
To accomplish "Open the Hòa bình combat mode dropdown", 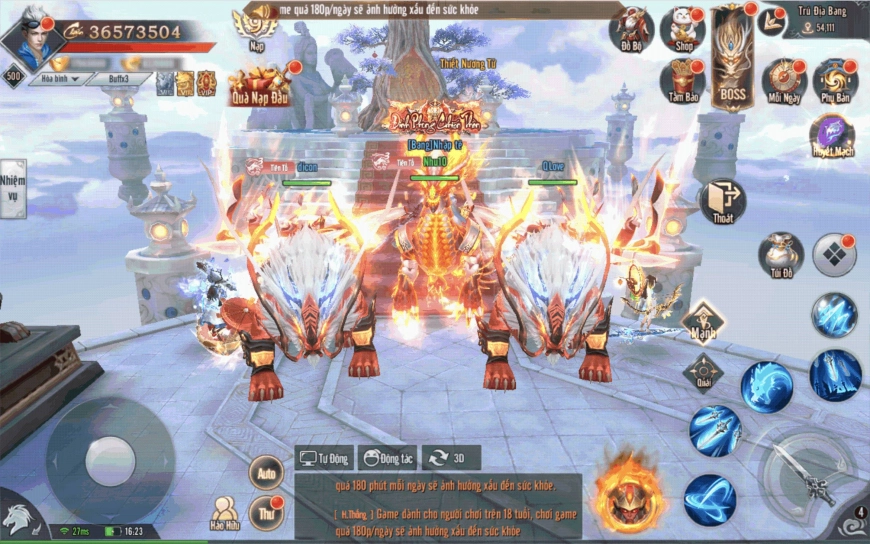I will pyautogui.click(x=56, y=79).
